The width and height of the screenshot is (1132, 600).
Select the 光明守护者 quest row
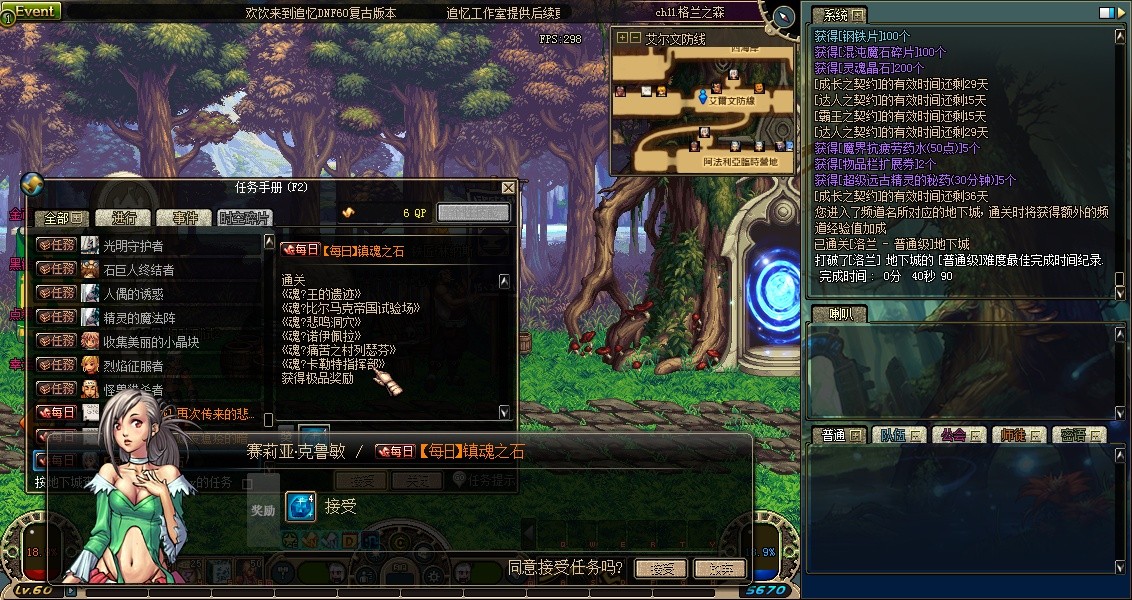(133, 245)
